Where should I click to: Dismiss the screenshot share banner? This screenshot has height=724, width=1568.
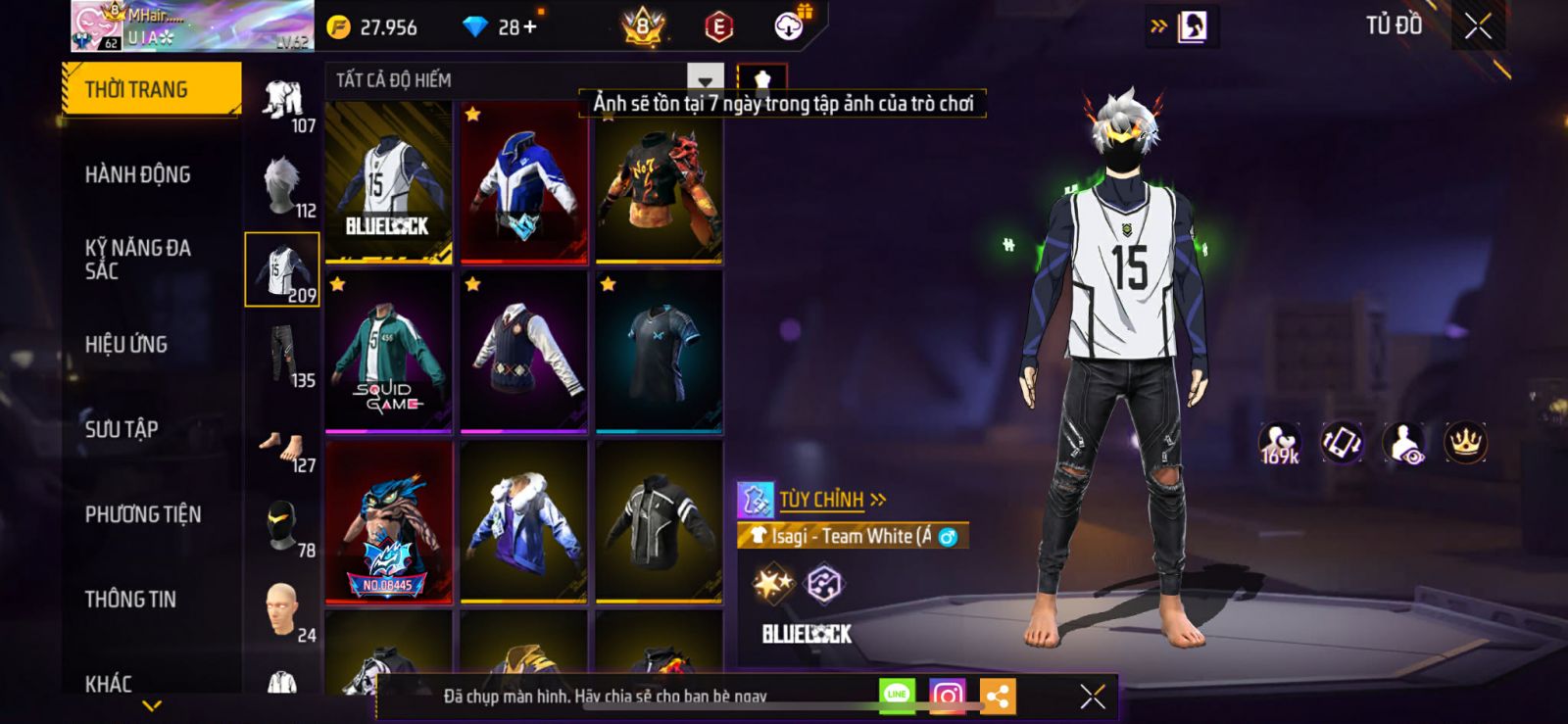tap(1093, 697)
